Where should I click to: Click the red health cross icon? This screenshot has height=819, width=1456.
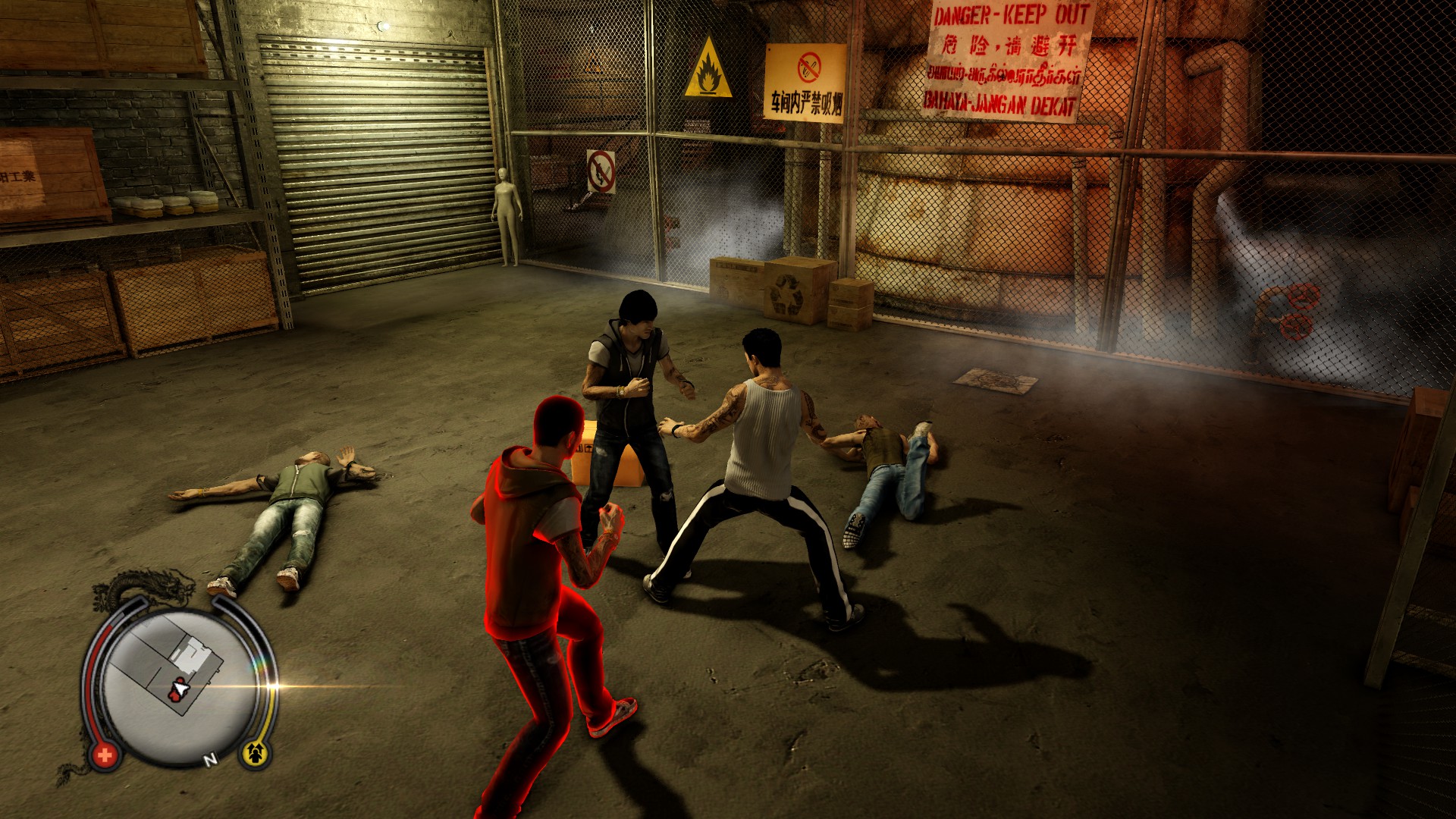[105, 755]
